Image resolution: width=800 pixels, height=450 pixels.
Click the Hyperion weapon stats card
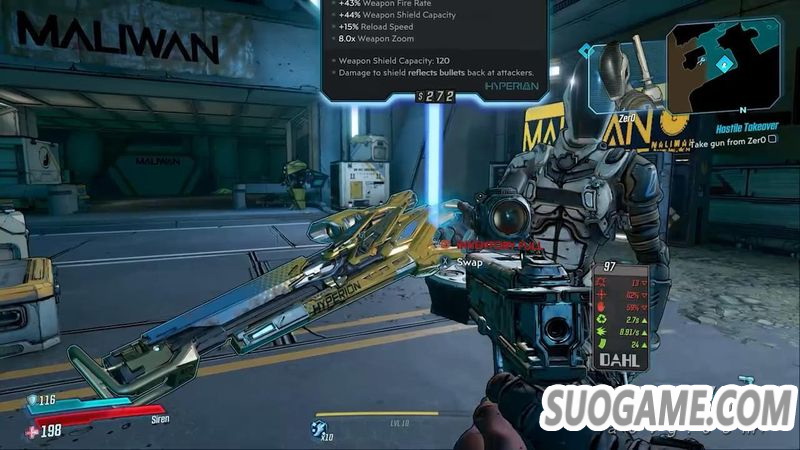click(x=434, y=45)
